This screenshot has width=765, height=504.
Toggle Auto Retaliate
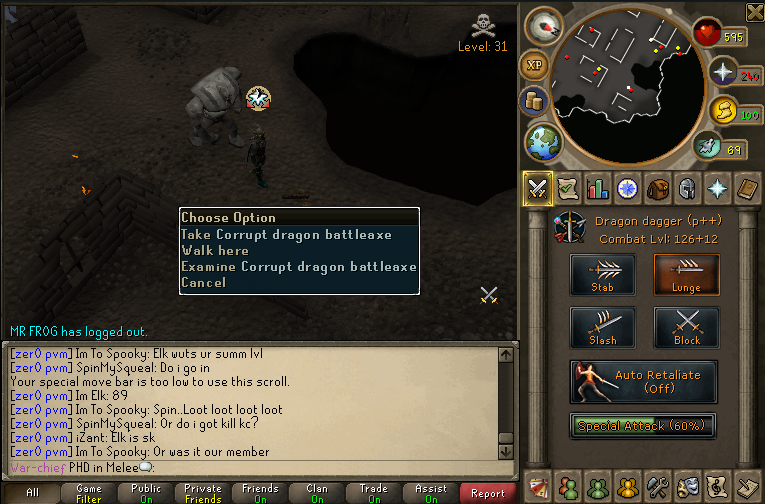click(643, 381)
